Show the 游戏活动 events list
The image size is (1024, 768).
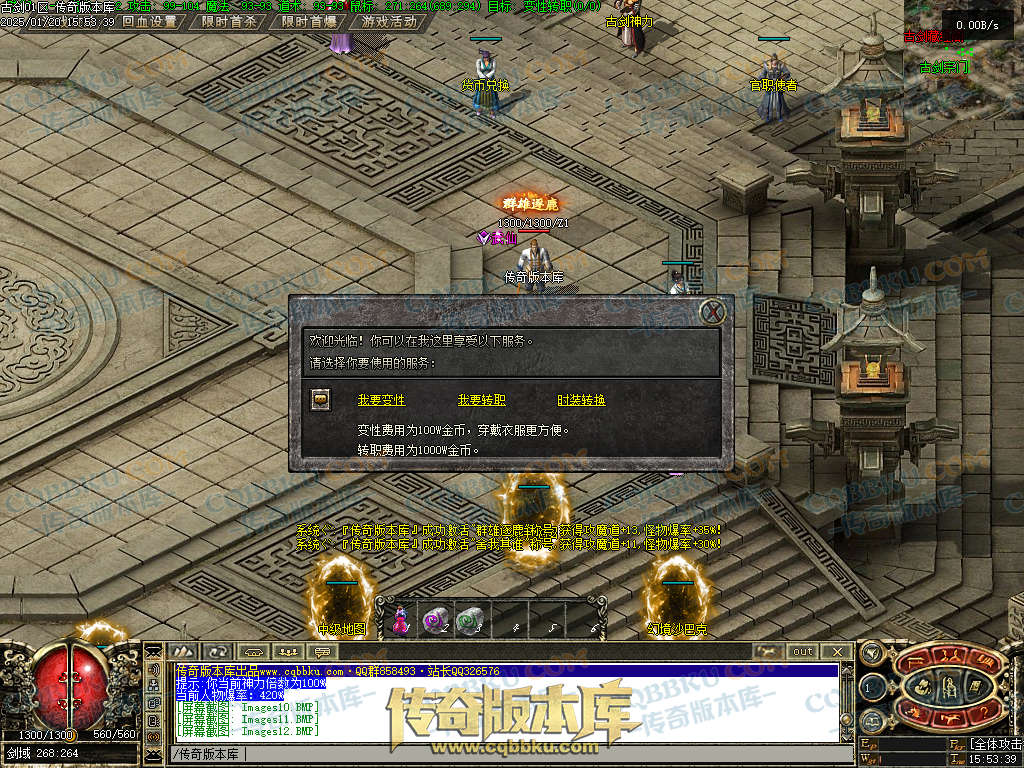389,21
